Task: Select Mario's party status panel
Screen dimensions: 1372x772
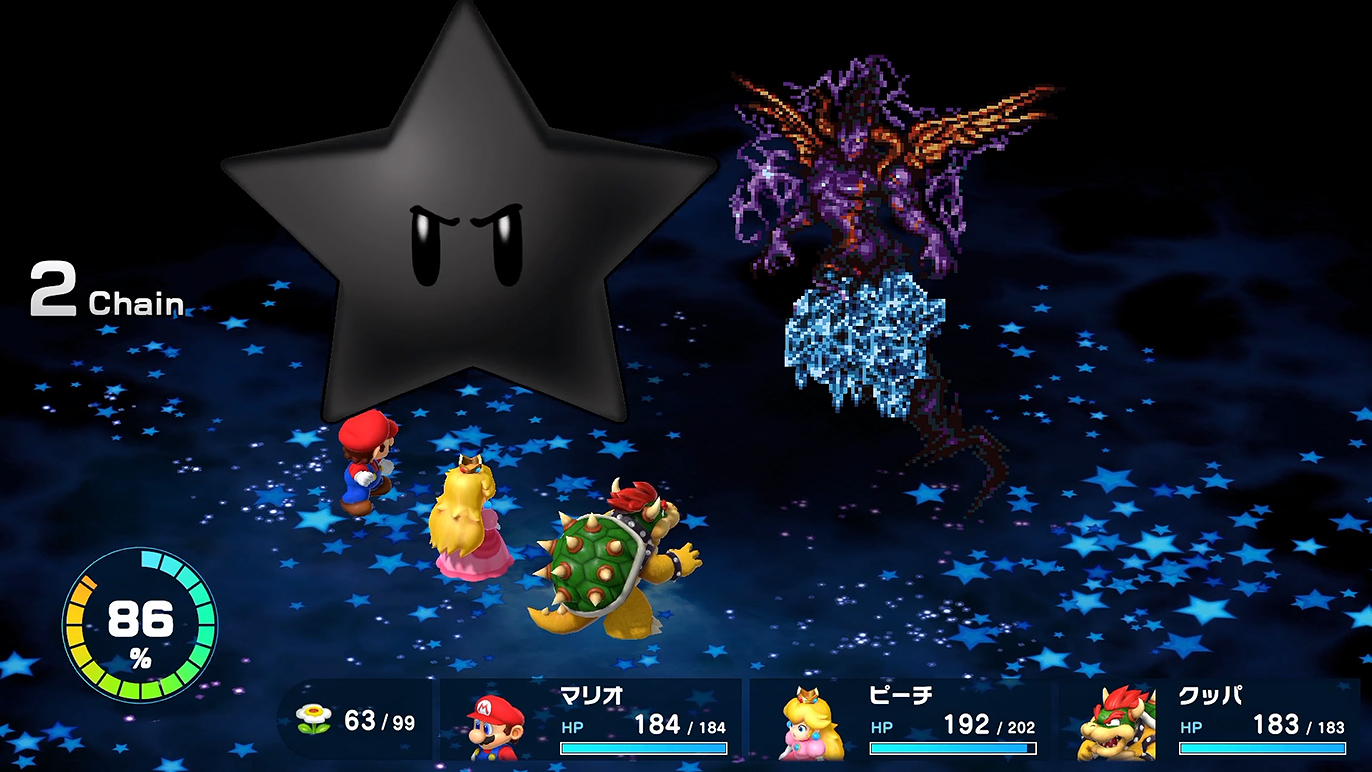Action: 592,720
